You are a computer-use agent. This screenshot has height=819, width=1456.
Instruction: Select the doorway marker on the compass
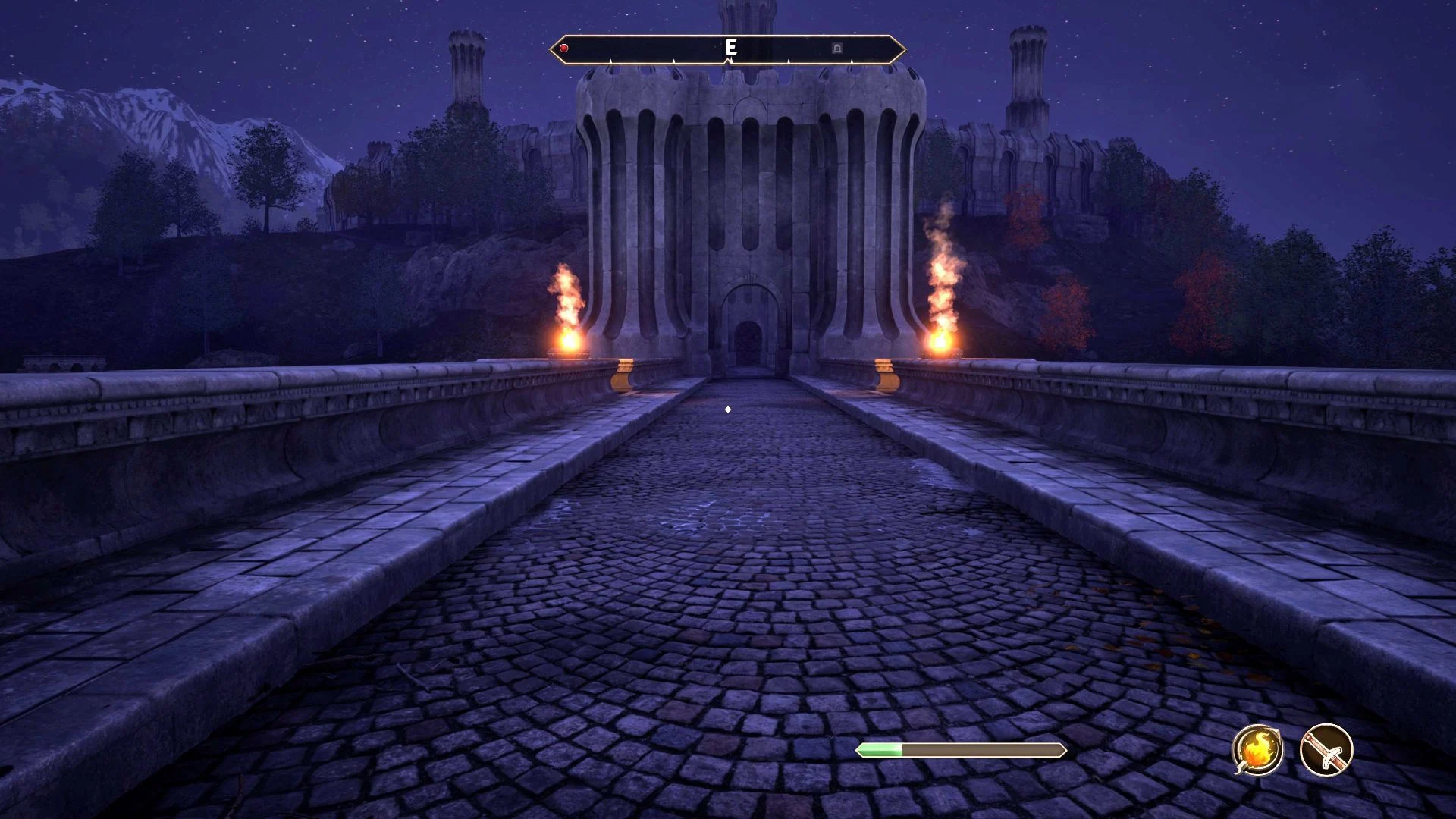click(837, 49)
